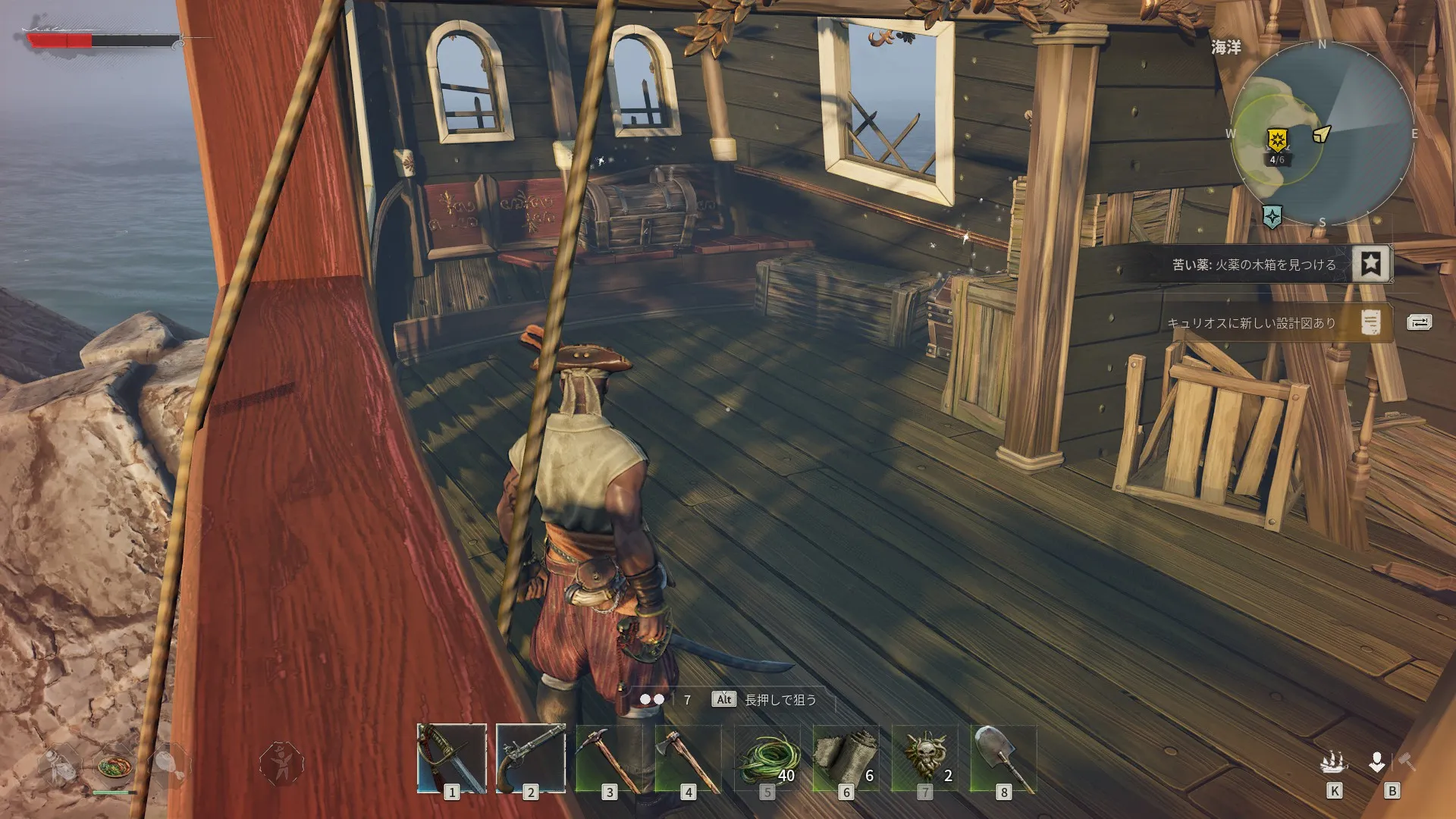This screenshot has width=1456, height=819.
Task: Select the hatchet tool slot
Action: click(x=688, y=758)
